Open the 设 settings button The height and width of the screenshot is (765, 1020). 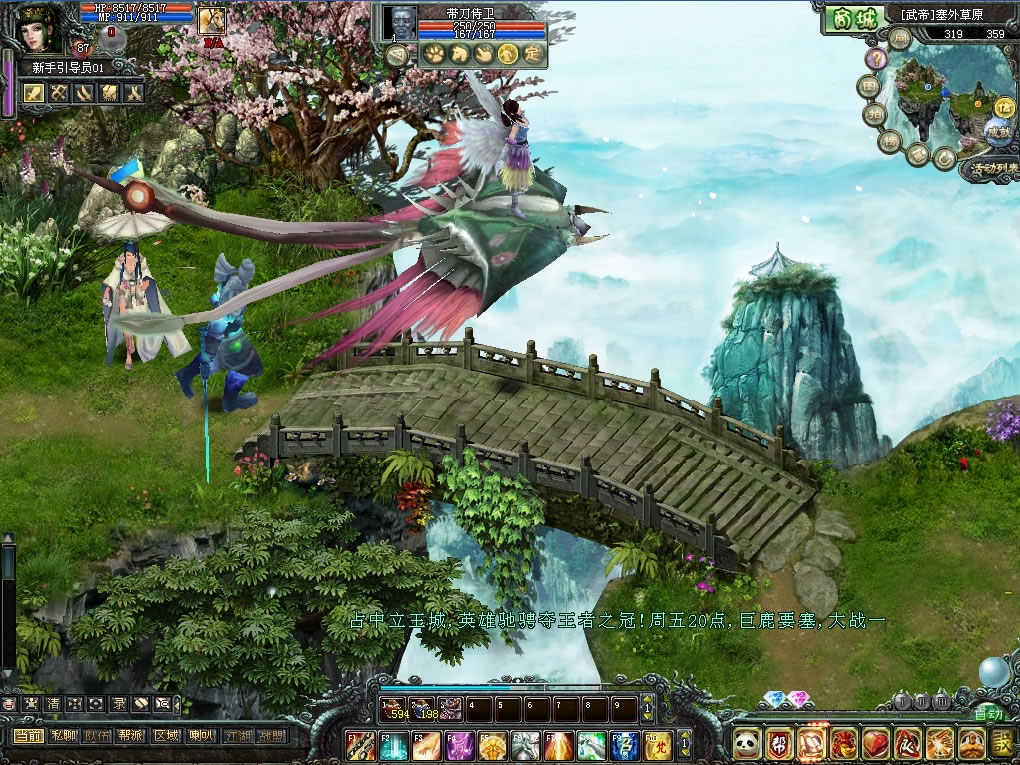pos(1002,744)
